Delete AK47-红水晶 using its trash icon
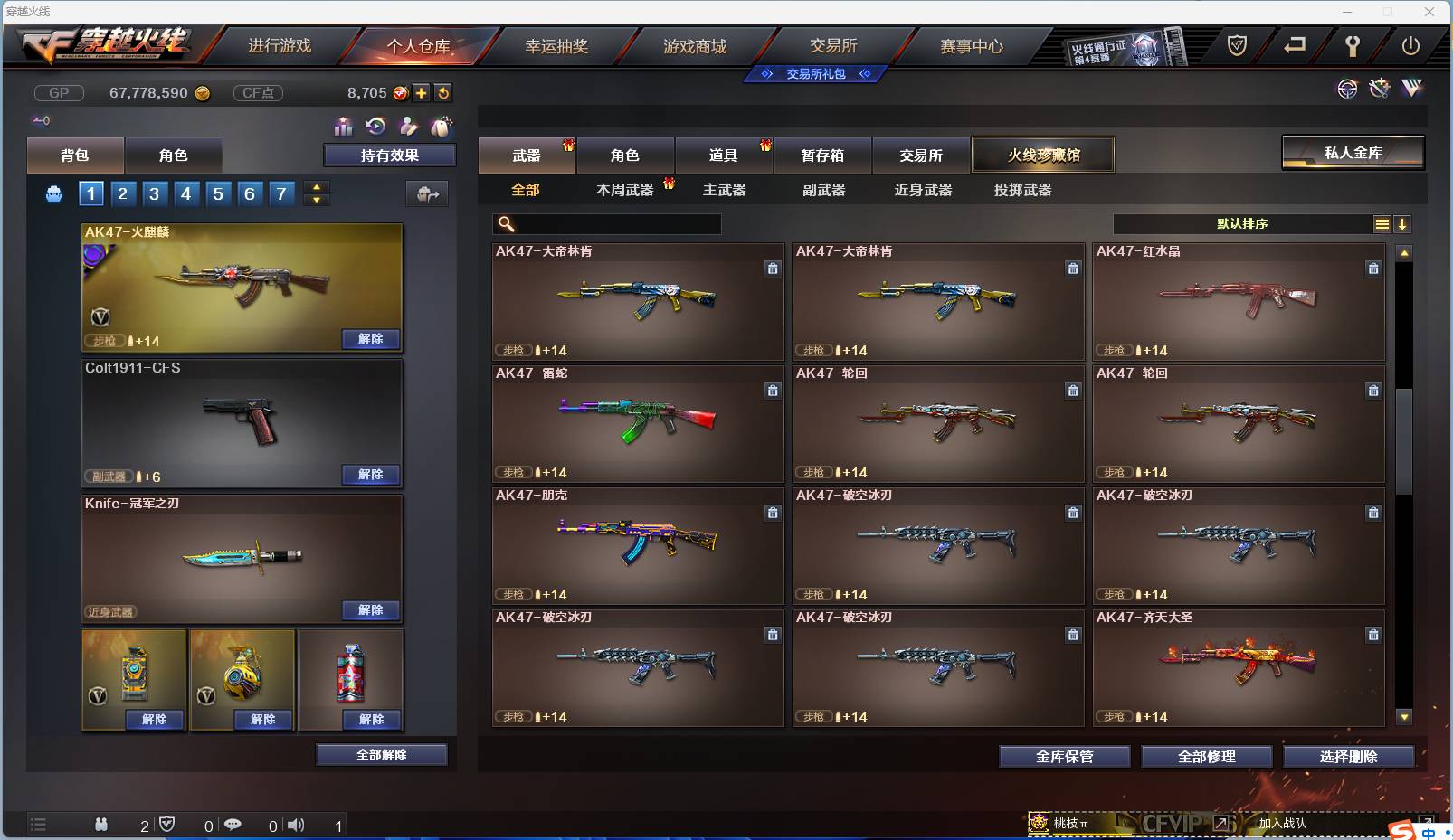1453x840 pixels. pyautogui.click(x=1373, y=269)
